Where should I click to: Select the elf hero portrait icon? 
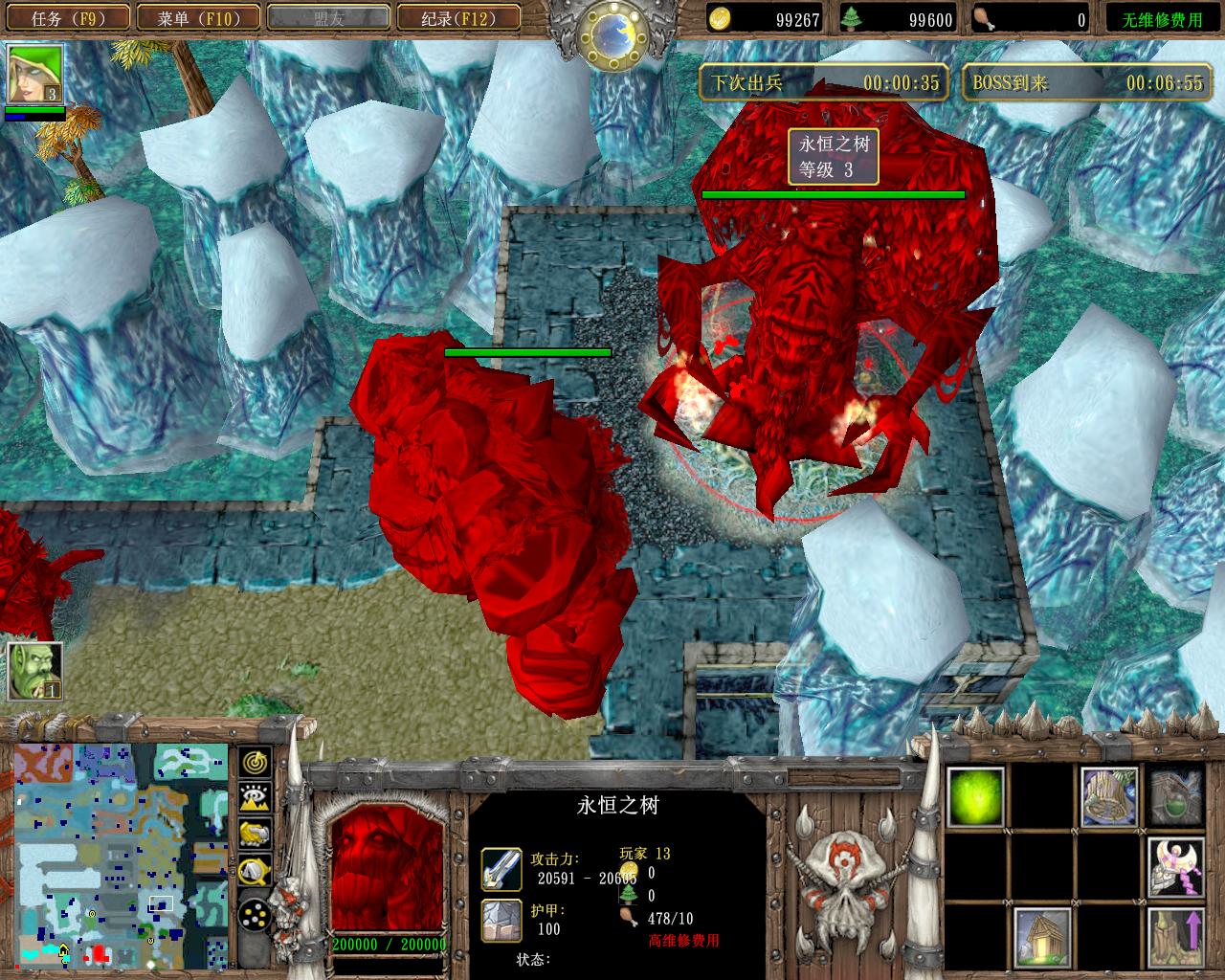click(x=35, y=74)
